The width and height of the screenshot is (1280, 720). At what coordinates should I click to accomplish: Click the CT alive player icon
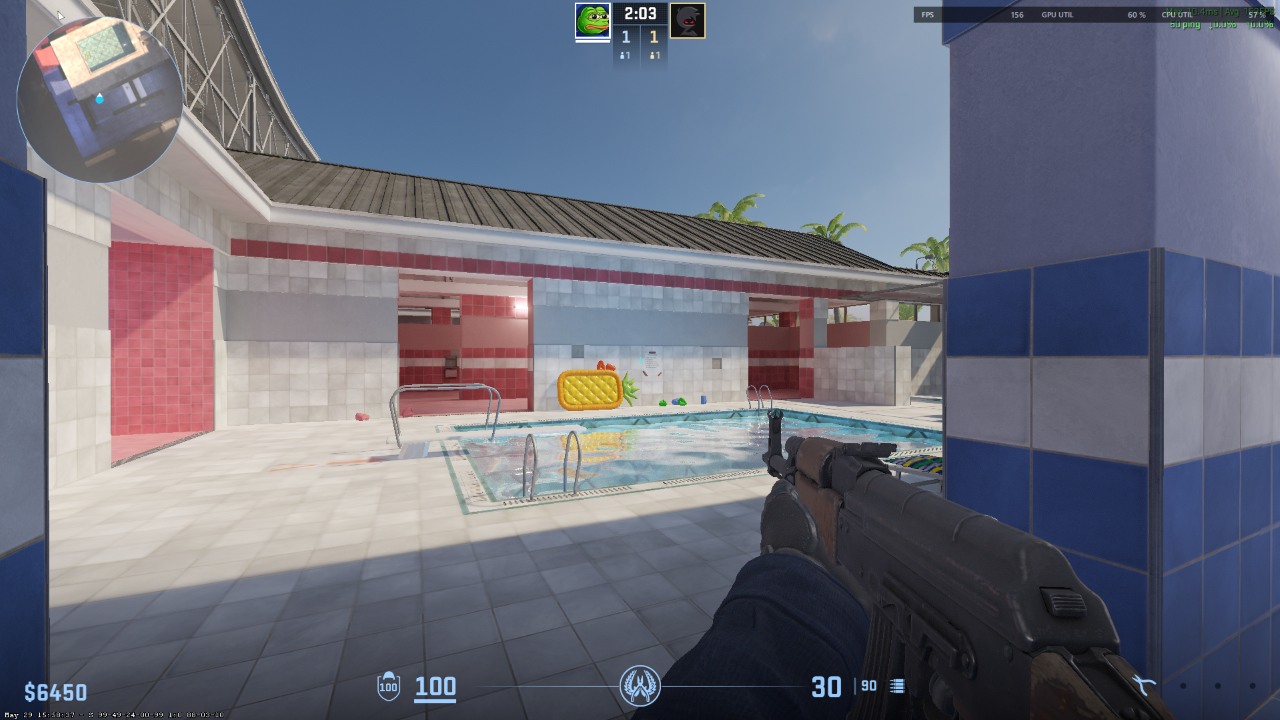pos(623,54)
